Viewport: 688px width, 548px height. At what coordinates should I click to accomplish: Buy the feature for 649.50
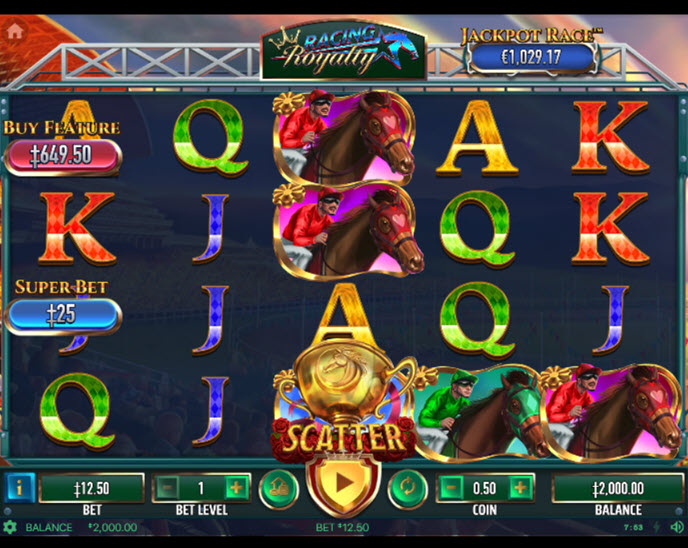point(62,155)
